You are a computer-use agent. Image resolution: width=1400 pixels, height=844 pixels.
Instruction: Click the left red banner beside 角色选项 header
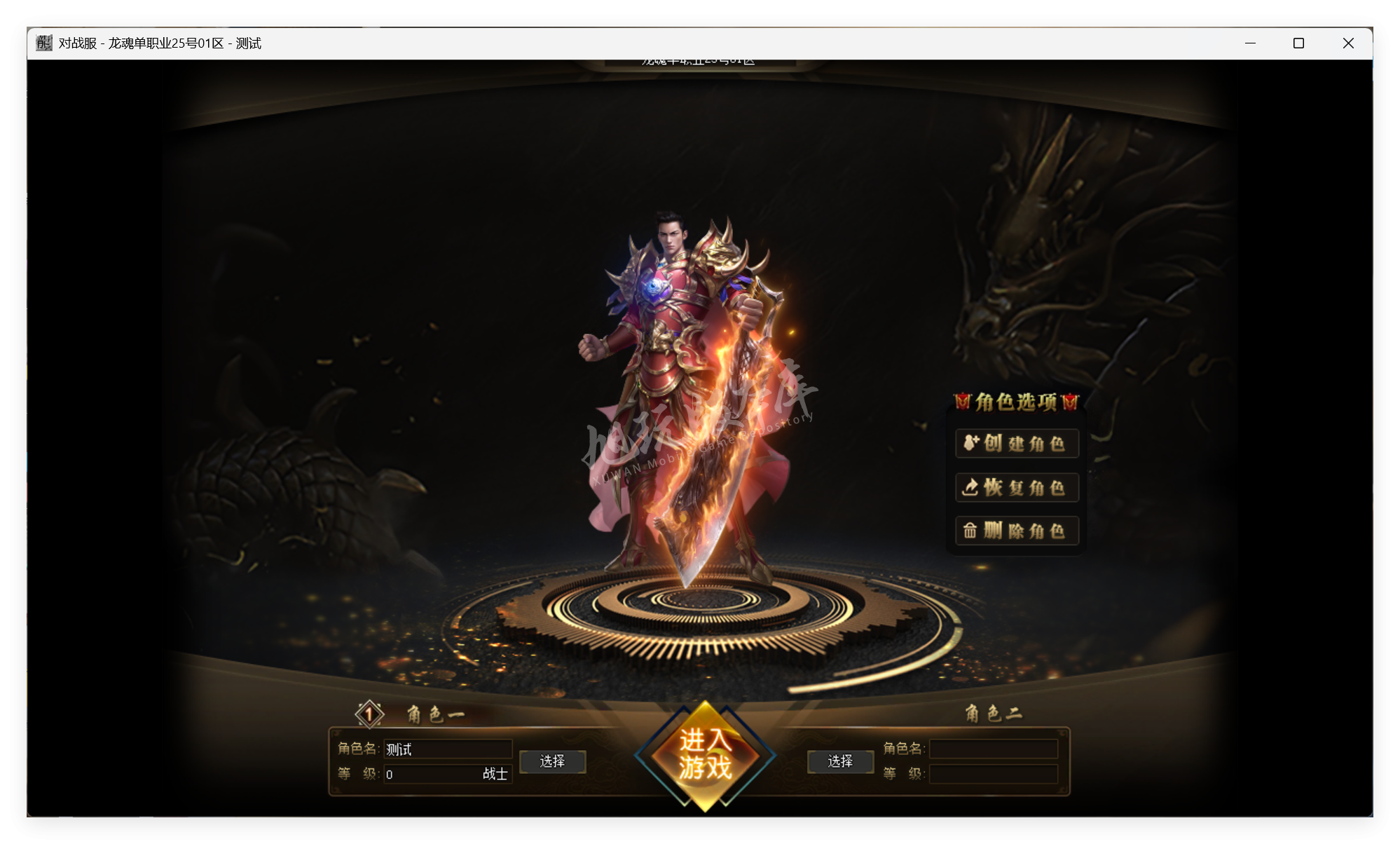pyautogui.click(x=963, y=400)
